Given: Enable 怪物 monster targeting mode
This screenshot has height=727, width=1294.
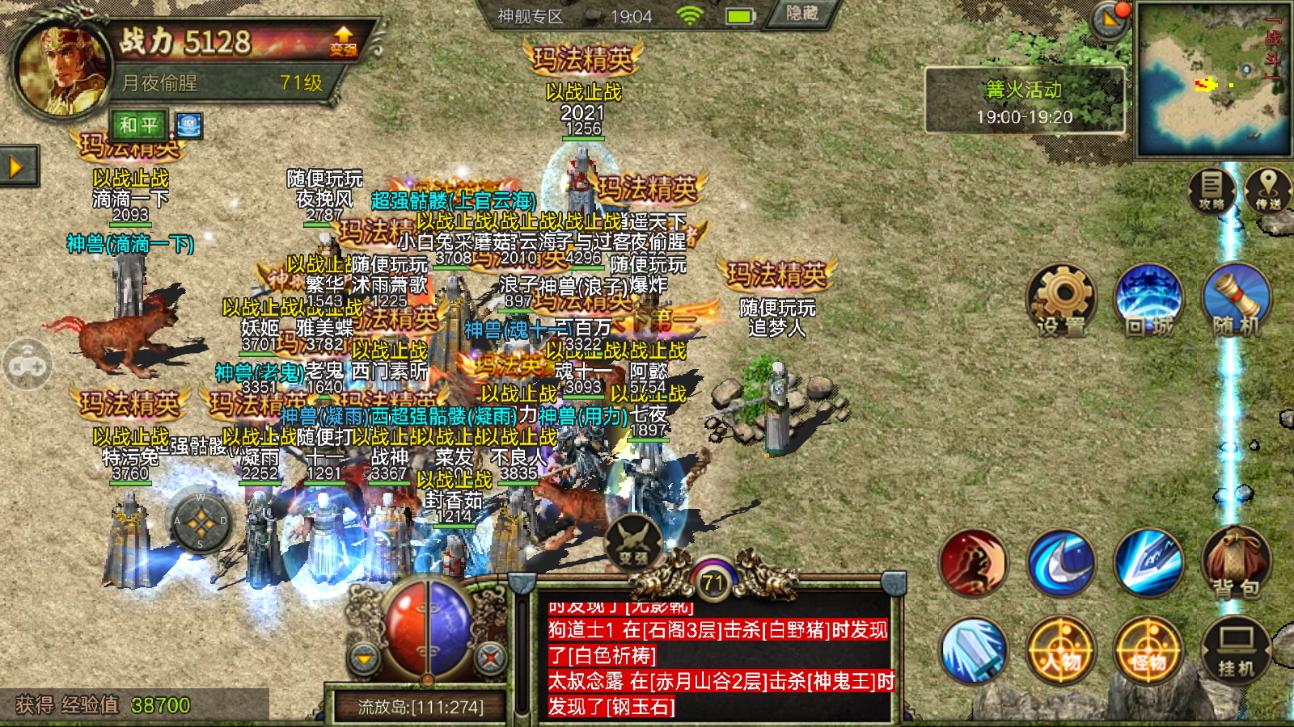Looking at the screenshot, I should [1148, 651].
